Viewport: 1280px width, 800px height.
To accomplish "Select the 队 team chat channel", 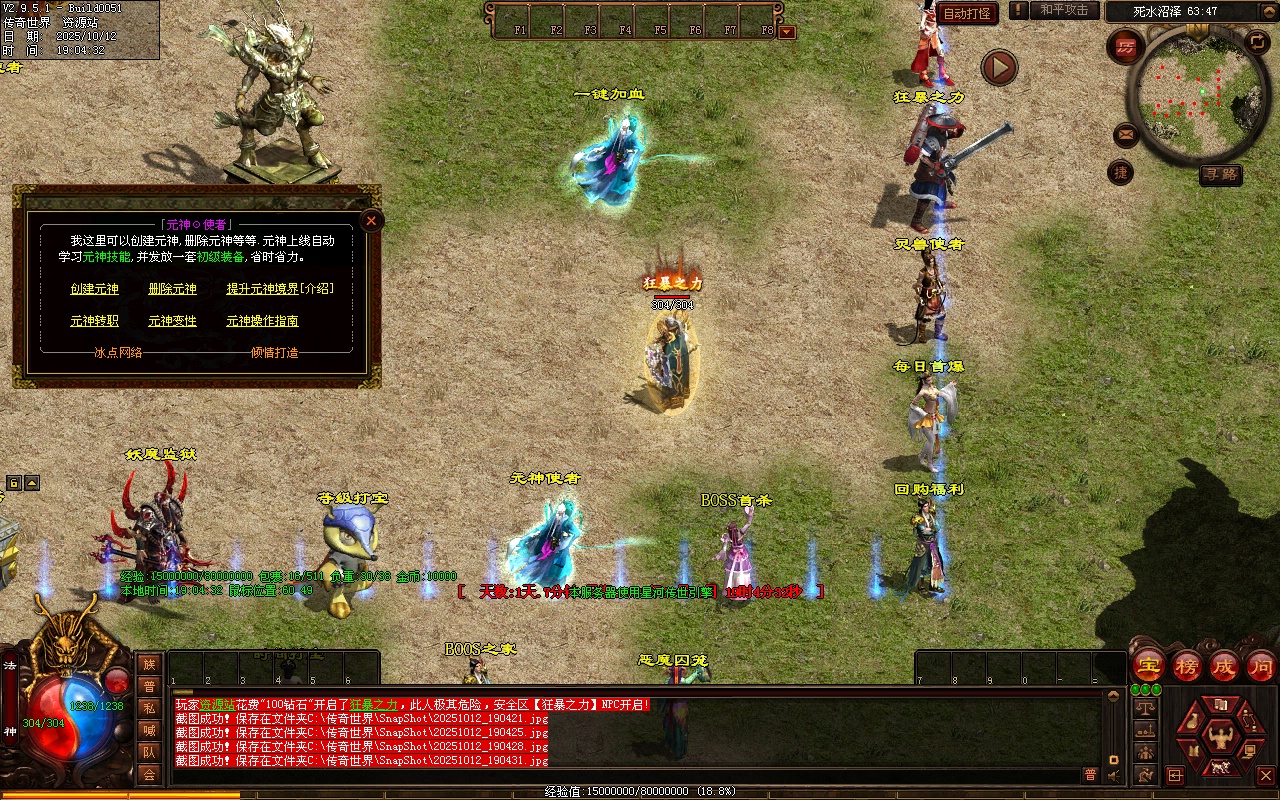I will [149, 752].
